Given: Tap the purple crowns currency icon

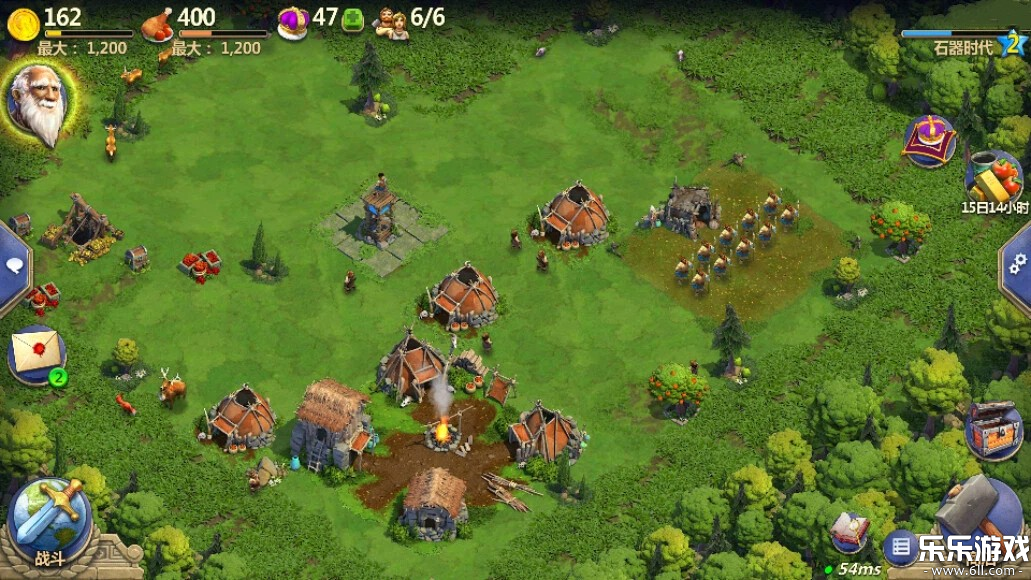Looking at the screenshot, I should pos(292,22).
